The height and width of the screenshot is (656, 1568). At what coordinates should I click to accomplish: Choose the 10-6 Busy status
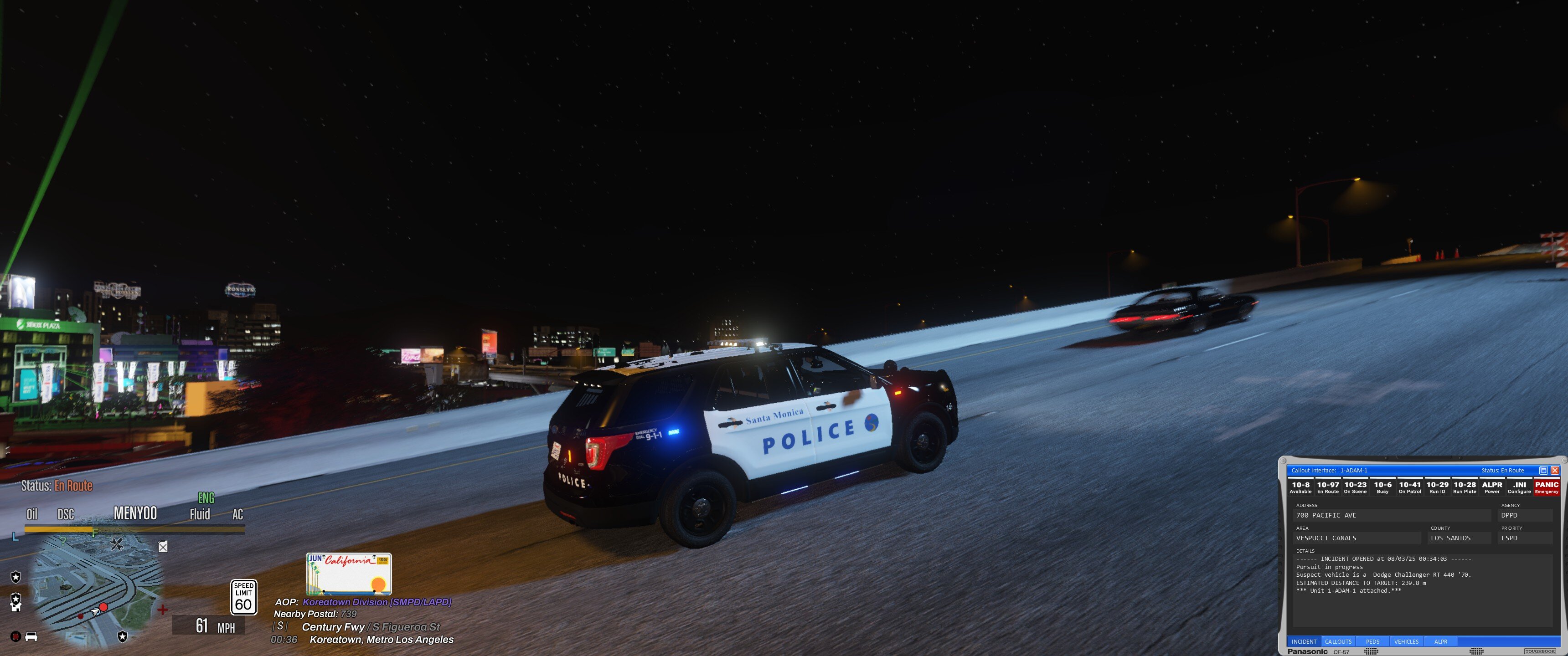[1382, 487]
